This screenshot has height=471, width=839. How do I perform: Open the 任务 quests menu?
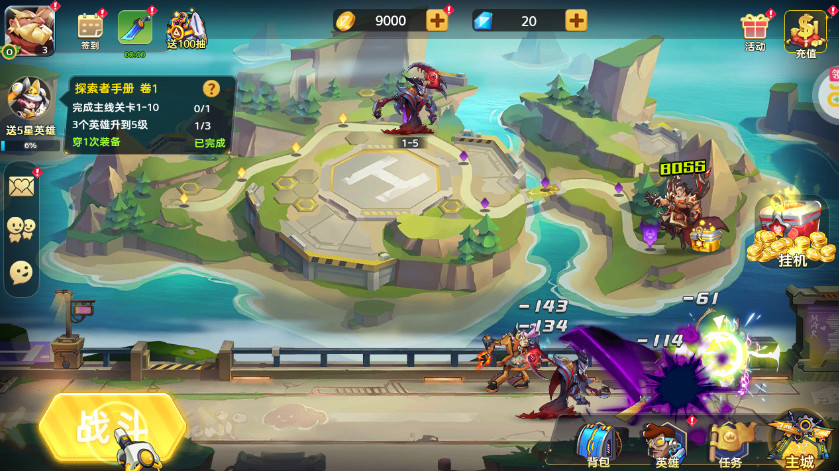[730, 441]
